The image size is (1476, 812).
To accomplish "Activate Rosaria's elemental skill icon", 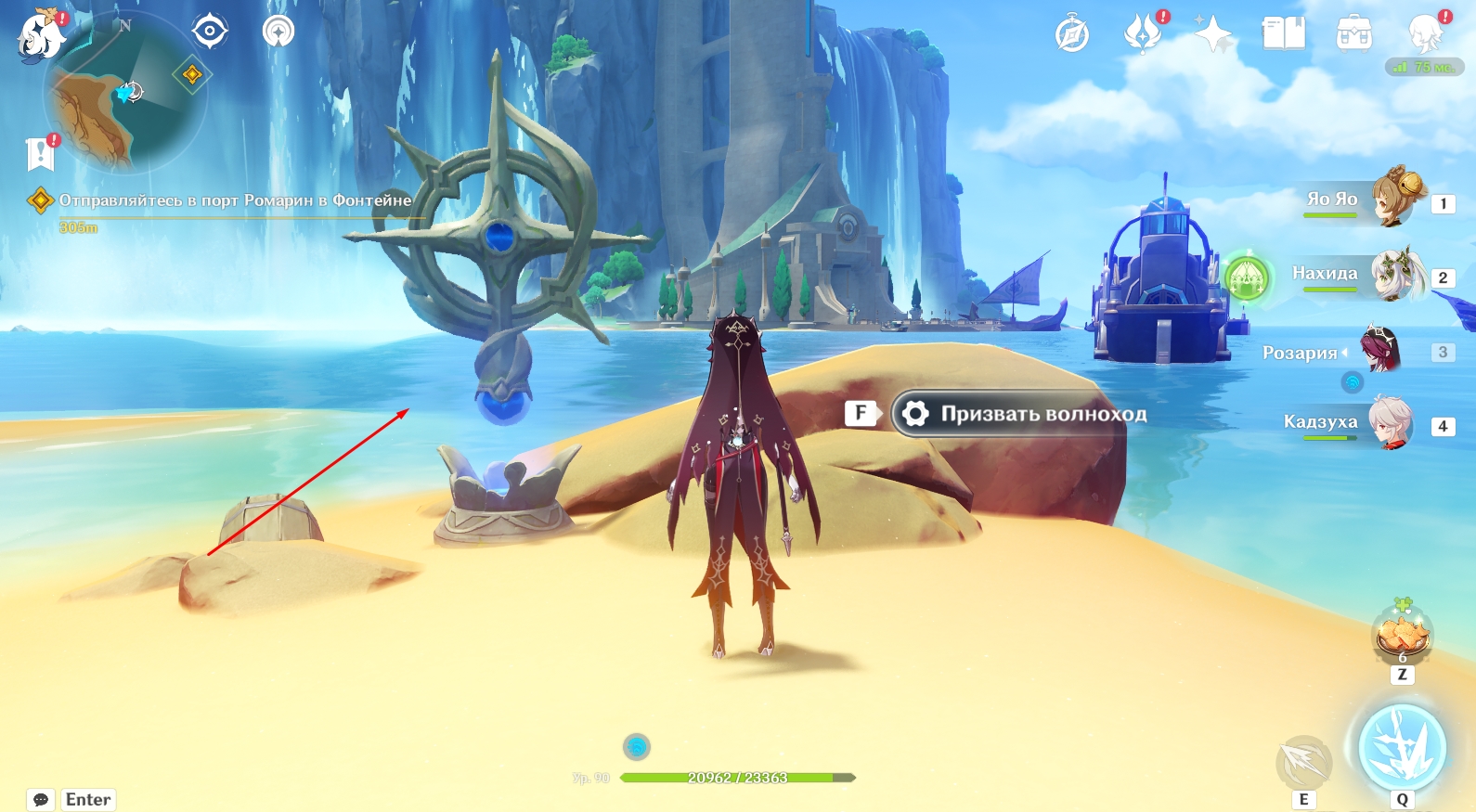I will click(1304, 763).
